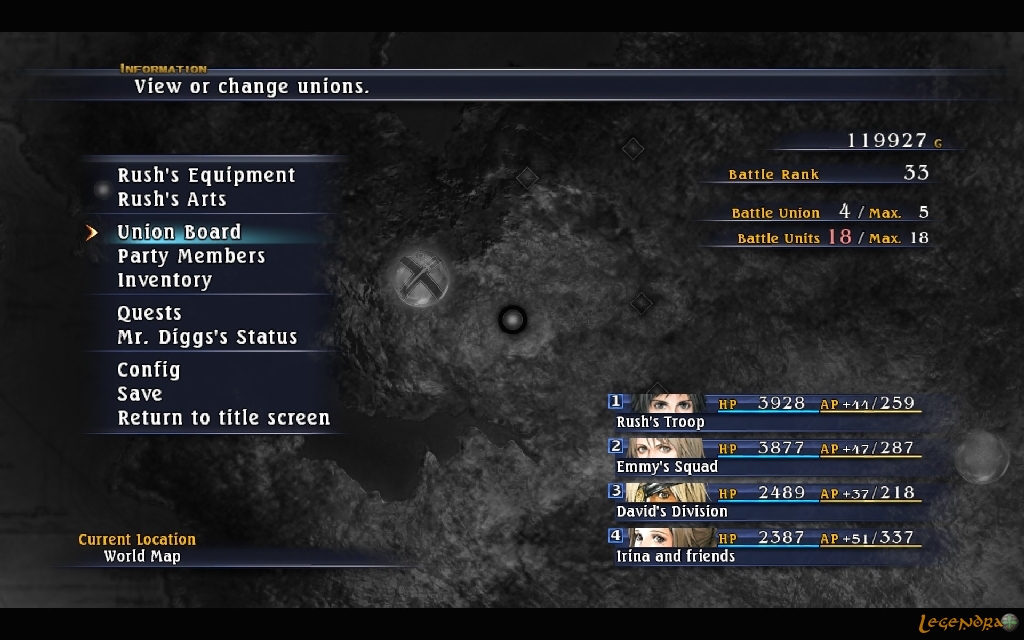Open Rush's Equipment menu

(206, 176)
